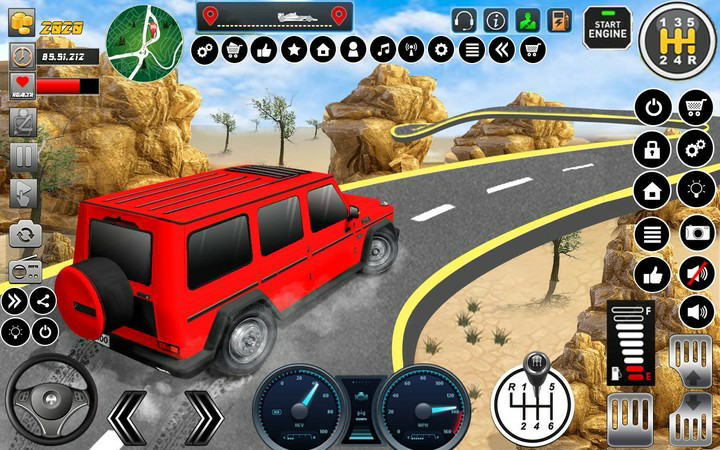The image size is (720, 450).
Task: Steer left with the left chevron arrow
Action: pos(131,415)
